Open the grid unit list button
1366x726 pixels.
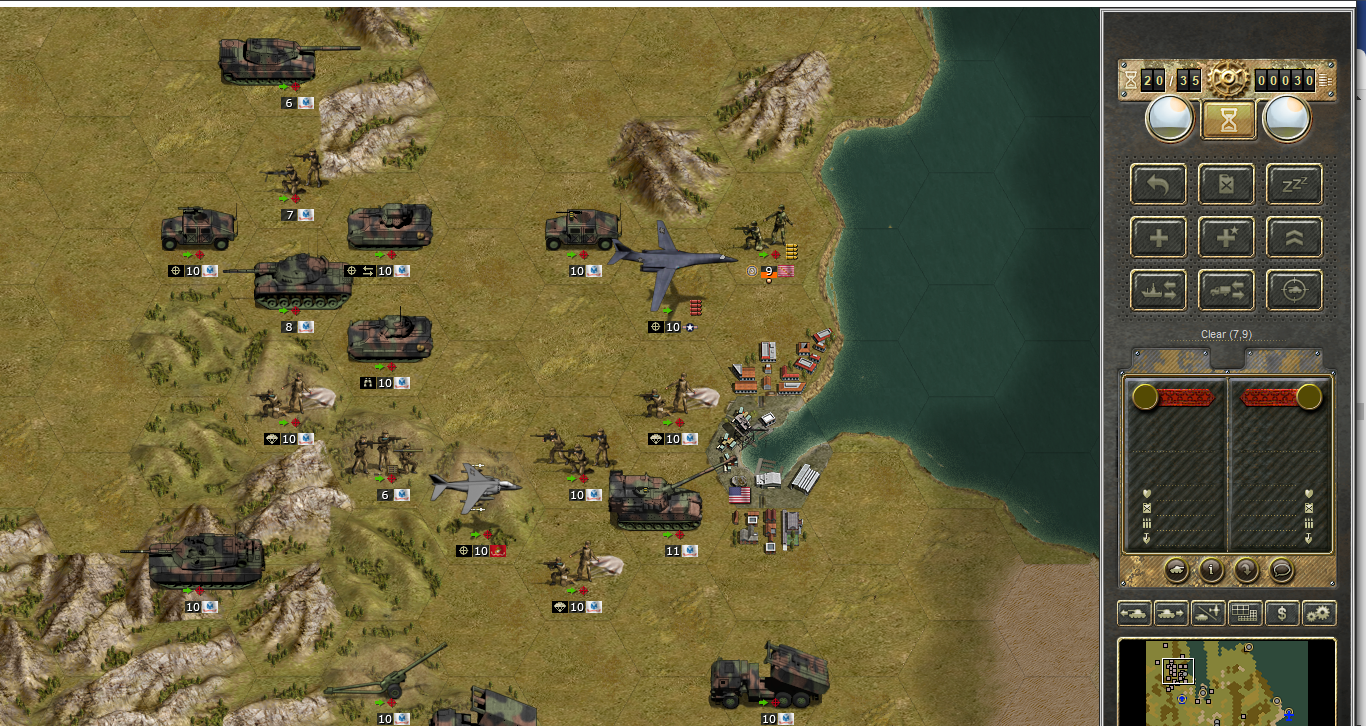pyautogui.click(x=1245, y=613)
